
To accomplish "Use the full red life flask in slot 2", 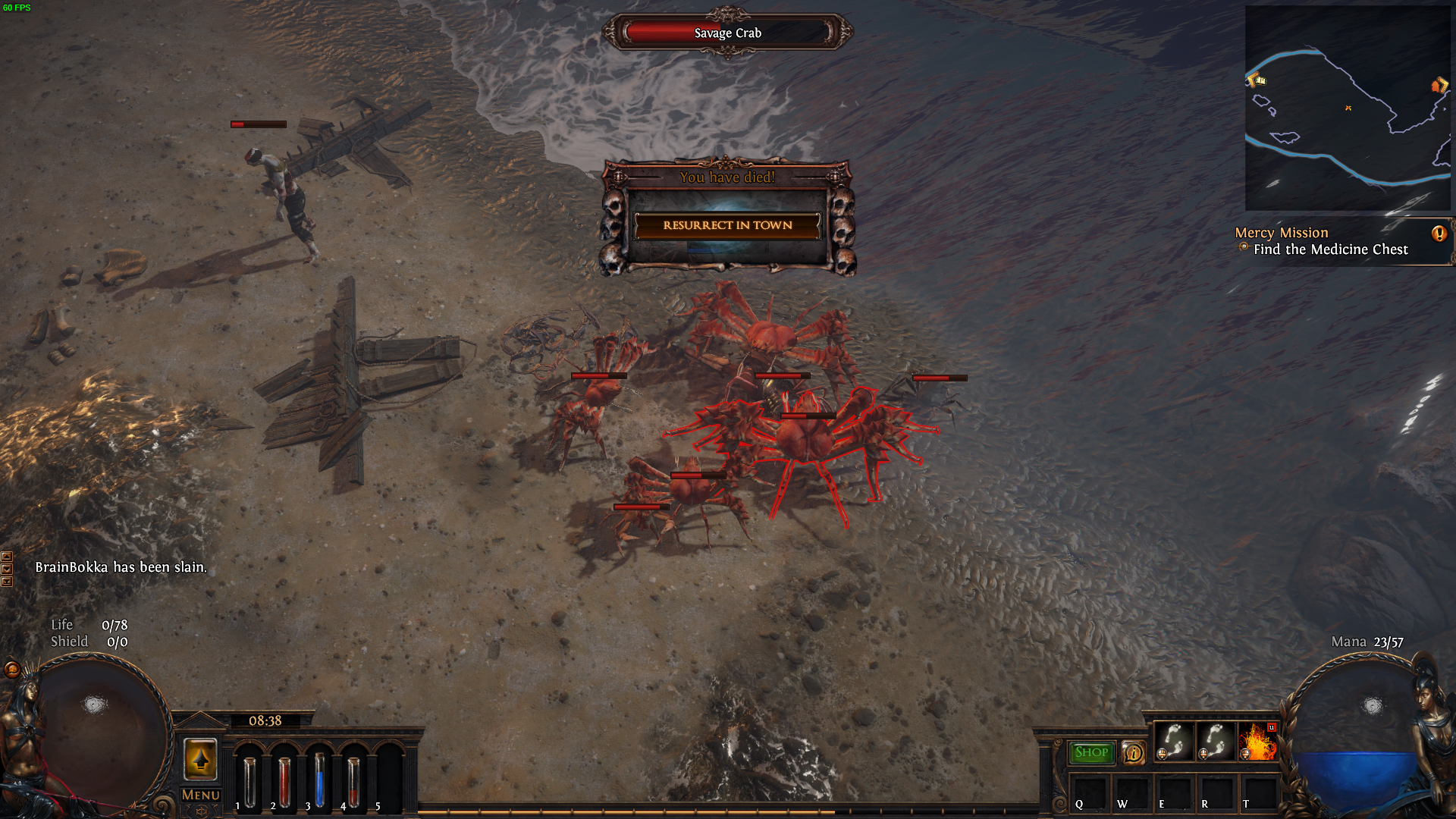I will tap(284, 781).
